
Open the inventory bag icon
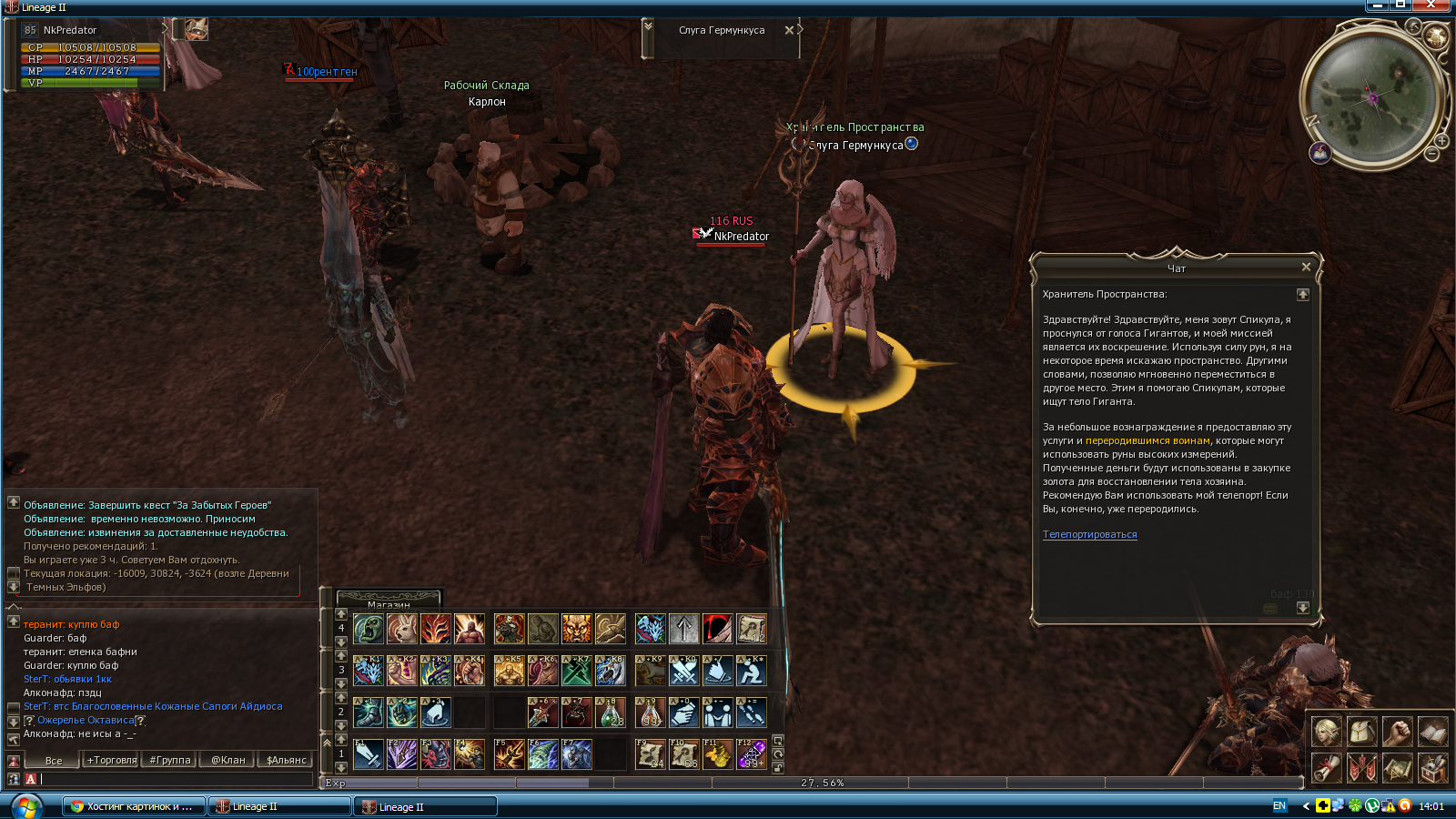[x=1361, y=731]
